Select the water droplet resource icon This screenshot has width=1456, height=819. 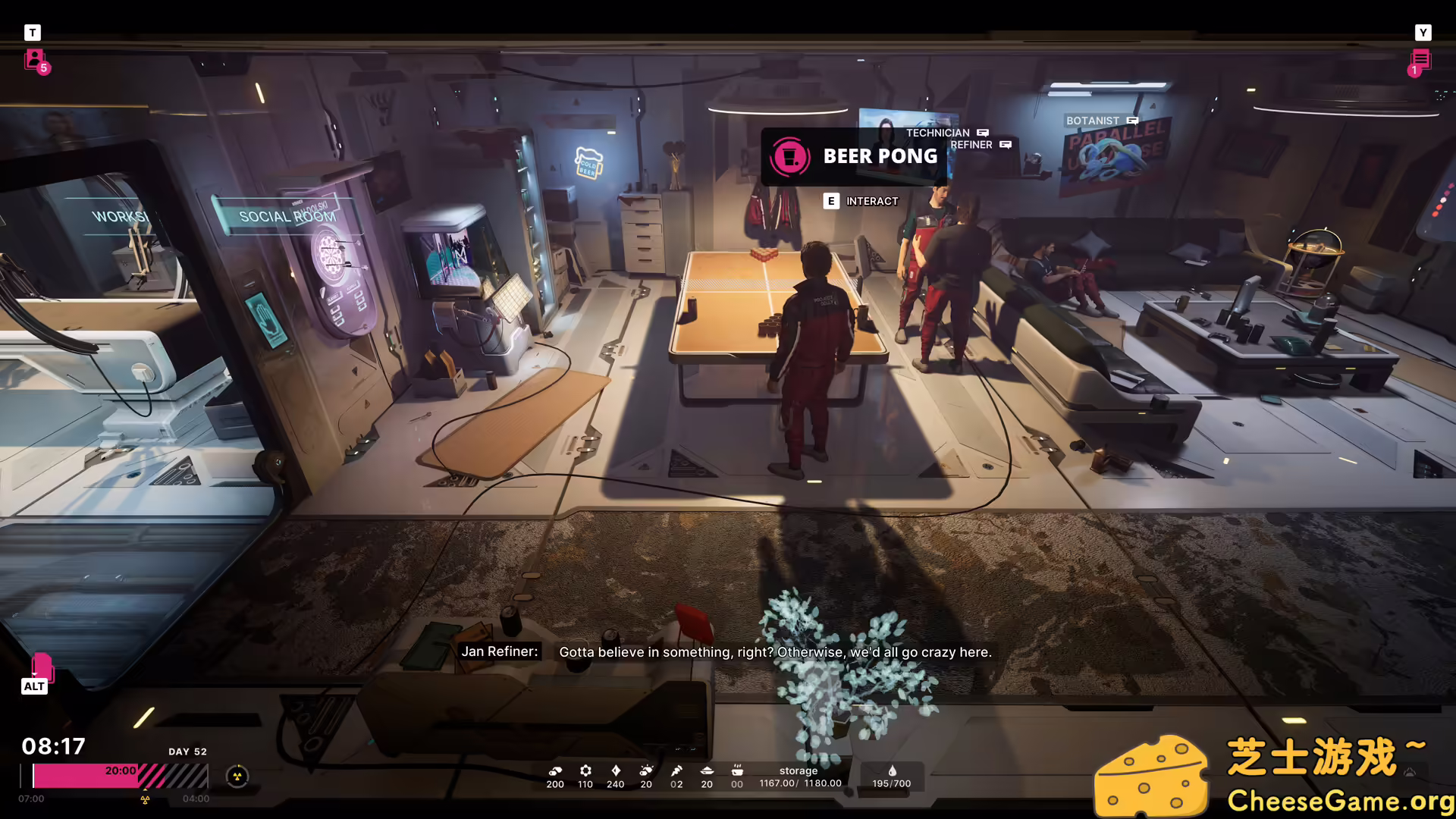pyautogui.click(x=892, y=771)
